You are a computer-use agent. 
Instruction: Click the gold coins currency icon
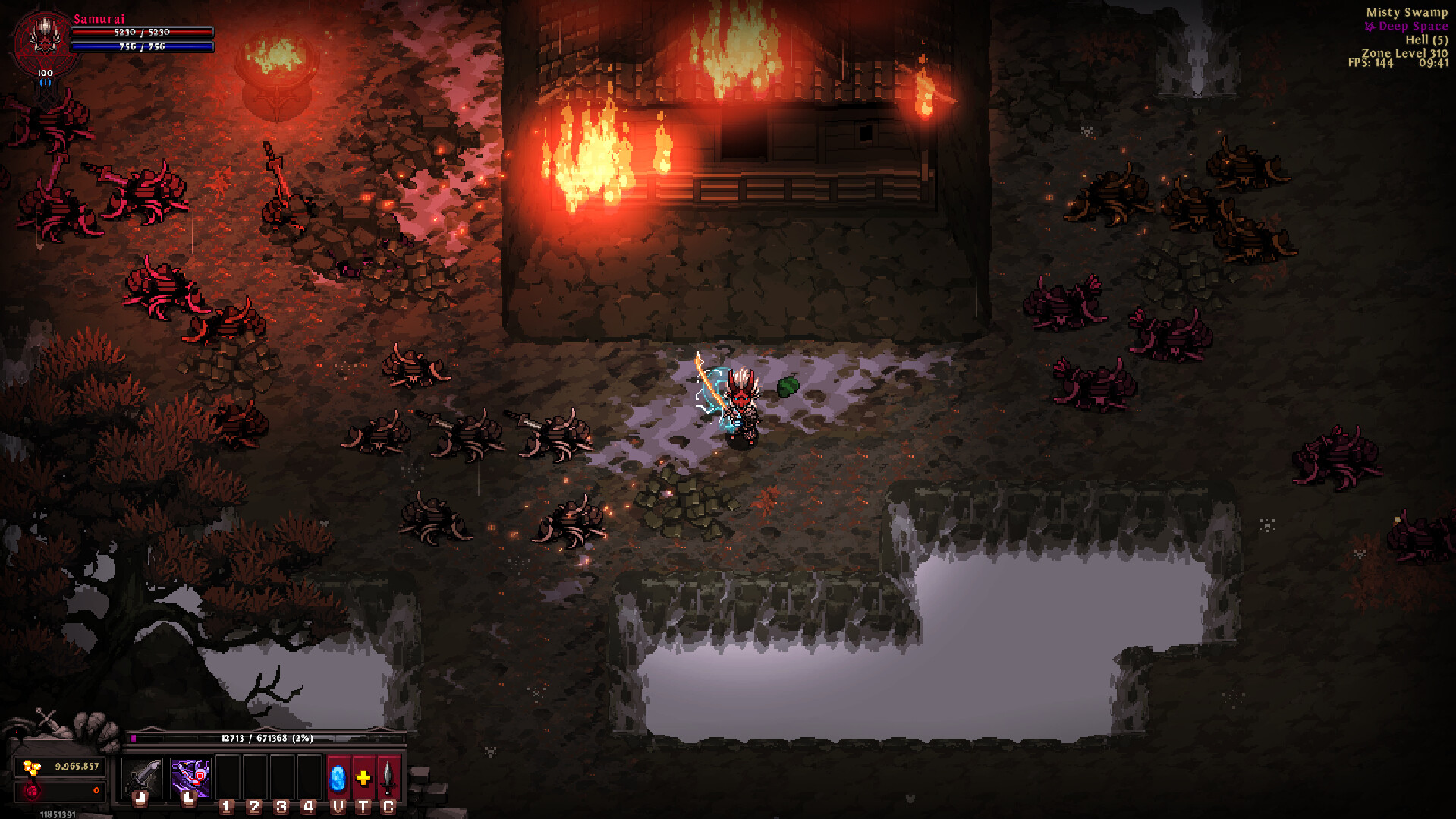pyautogui.click(x=31, y=767)
